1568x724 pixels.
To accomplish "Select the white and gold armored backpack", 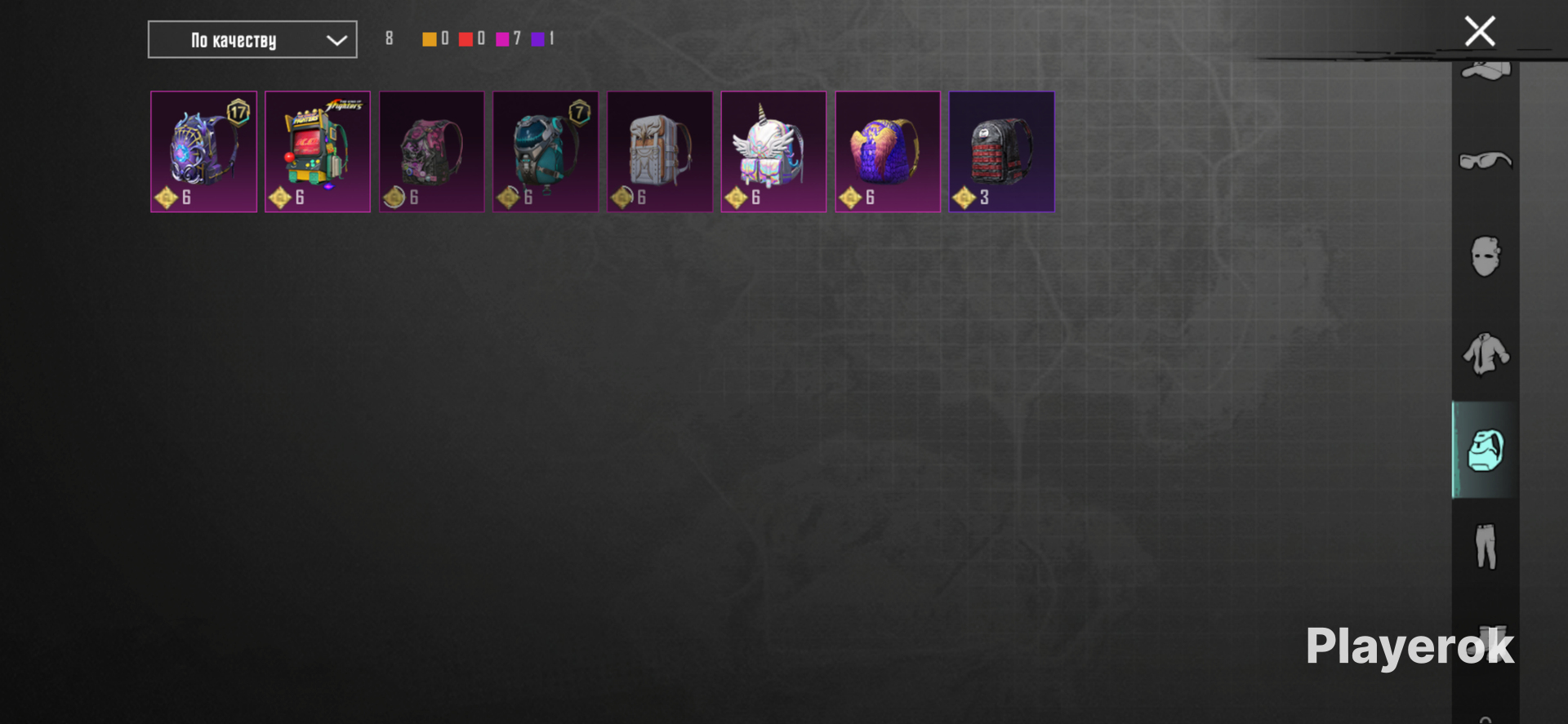I will [x=660, y=152].
